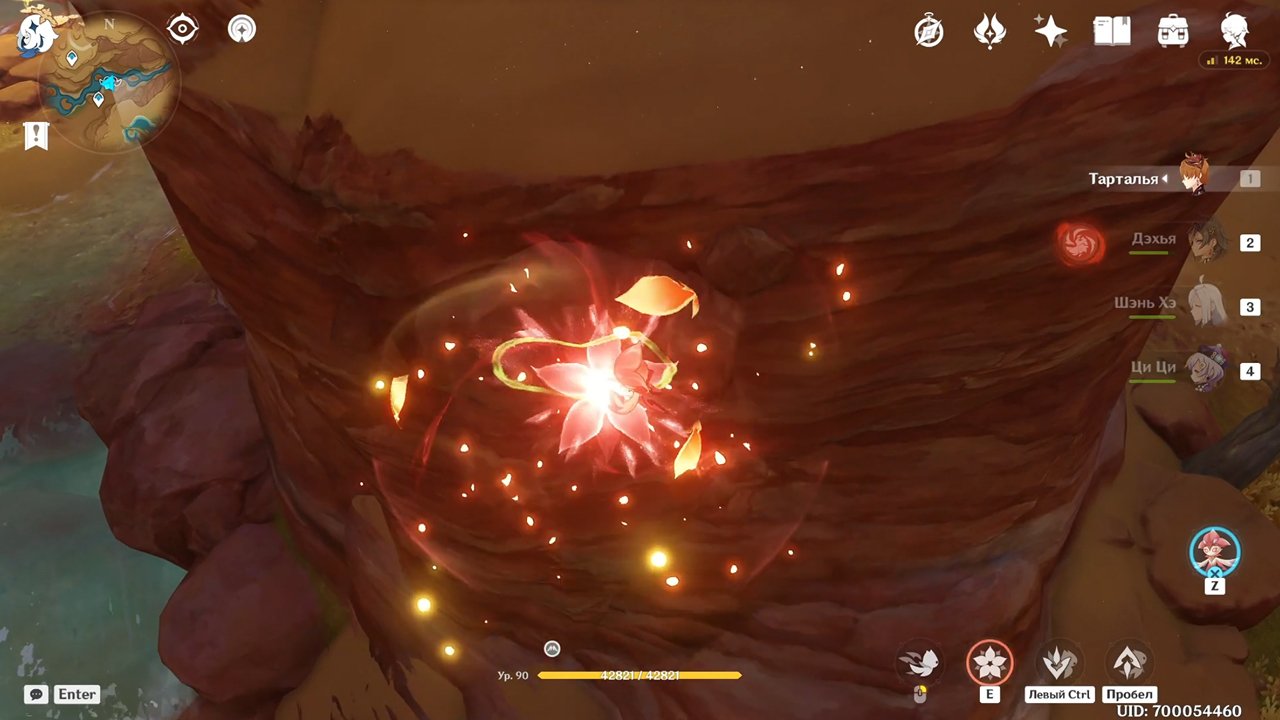The image size is (1280, 720).
Task: Open the minimap
Action: [109, 82]
